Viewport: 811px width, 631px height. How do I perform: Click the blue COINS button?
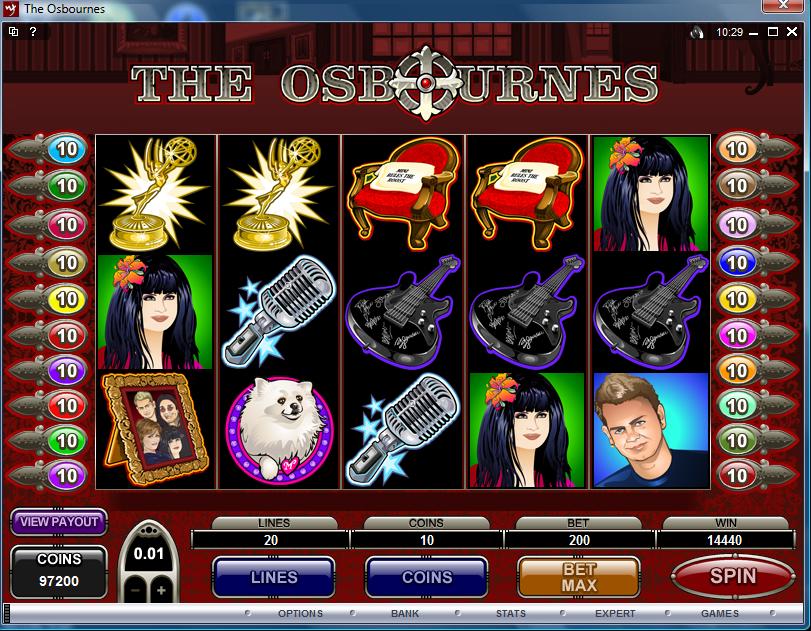pyautogui.click(x=427, y=577)
